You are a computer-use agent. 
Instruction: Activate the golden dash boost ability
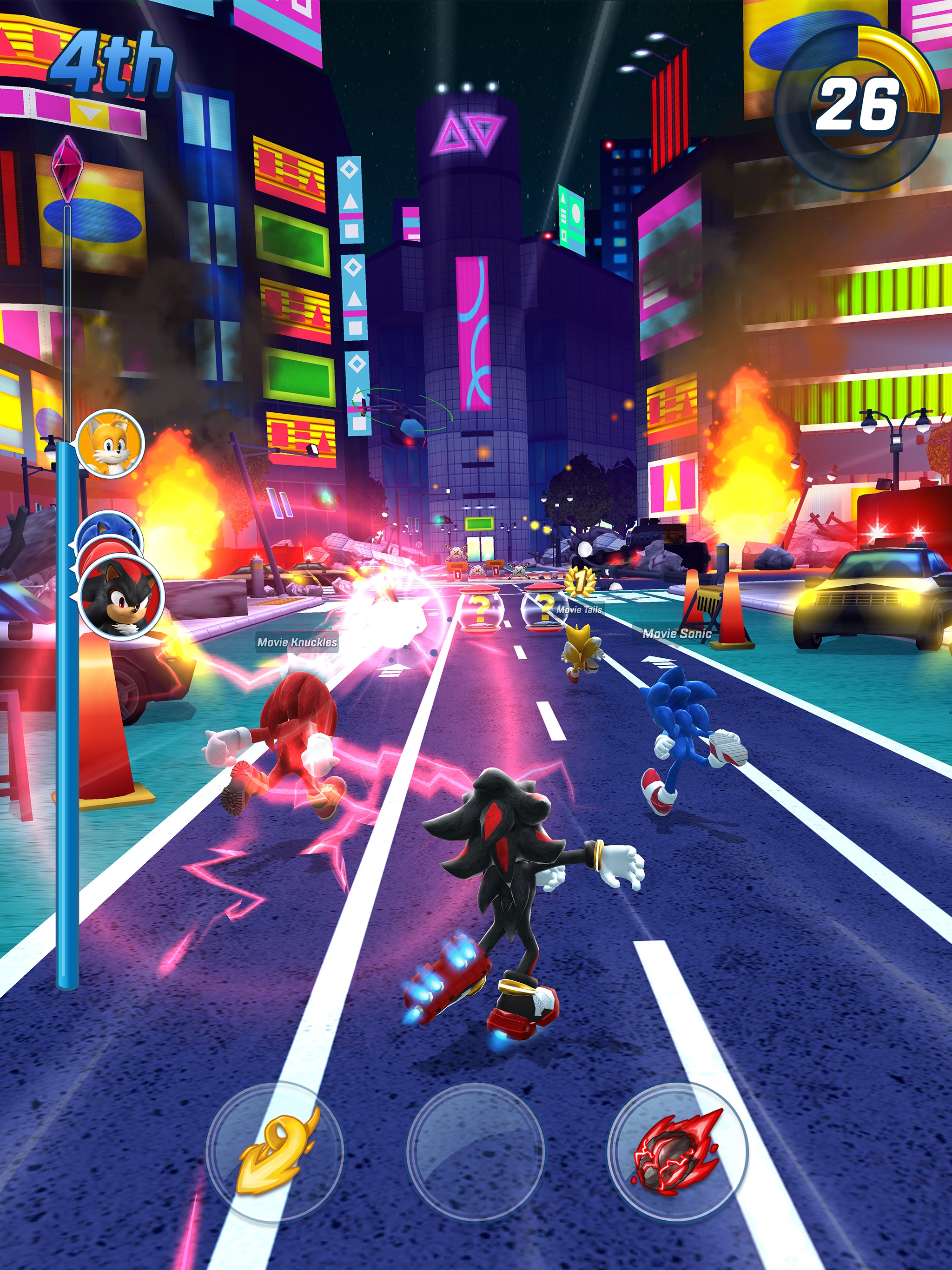[275, 1152]
